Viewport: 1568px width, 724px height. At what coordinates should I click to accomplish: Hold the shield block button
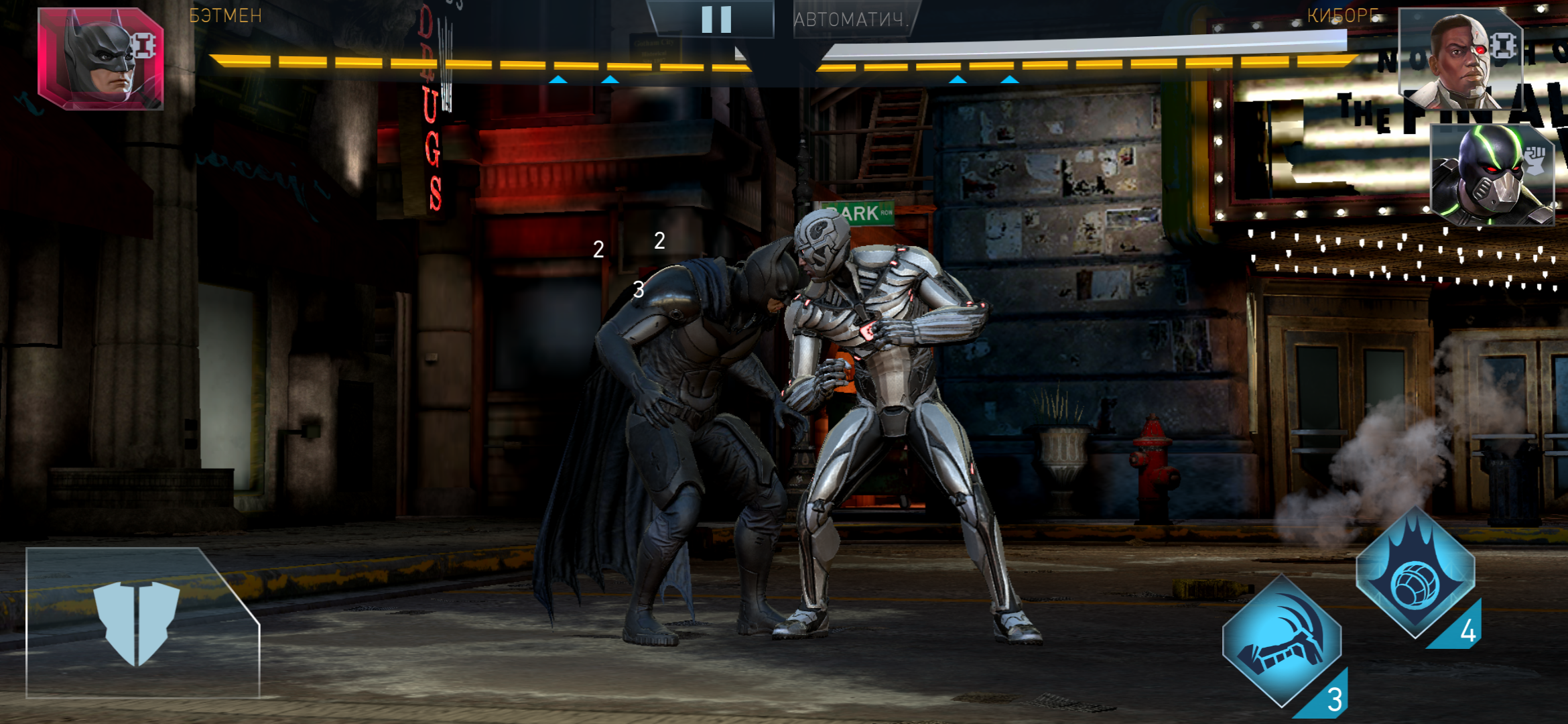pyautogui.click(x=137, y=623)
